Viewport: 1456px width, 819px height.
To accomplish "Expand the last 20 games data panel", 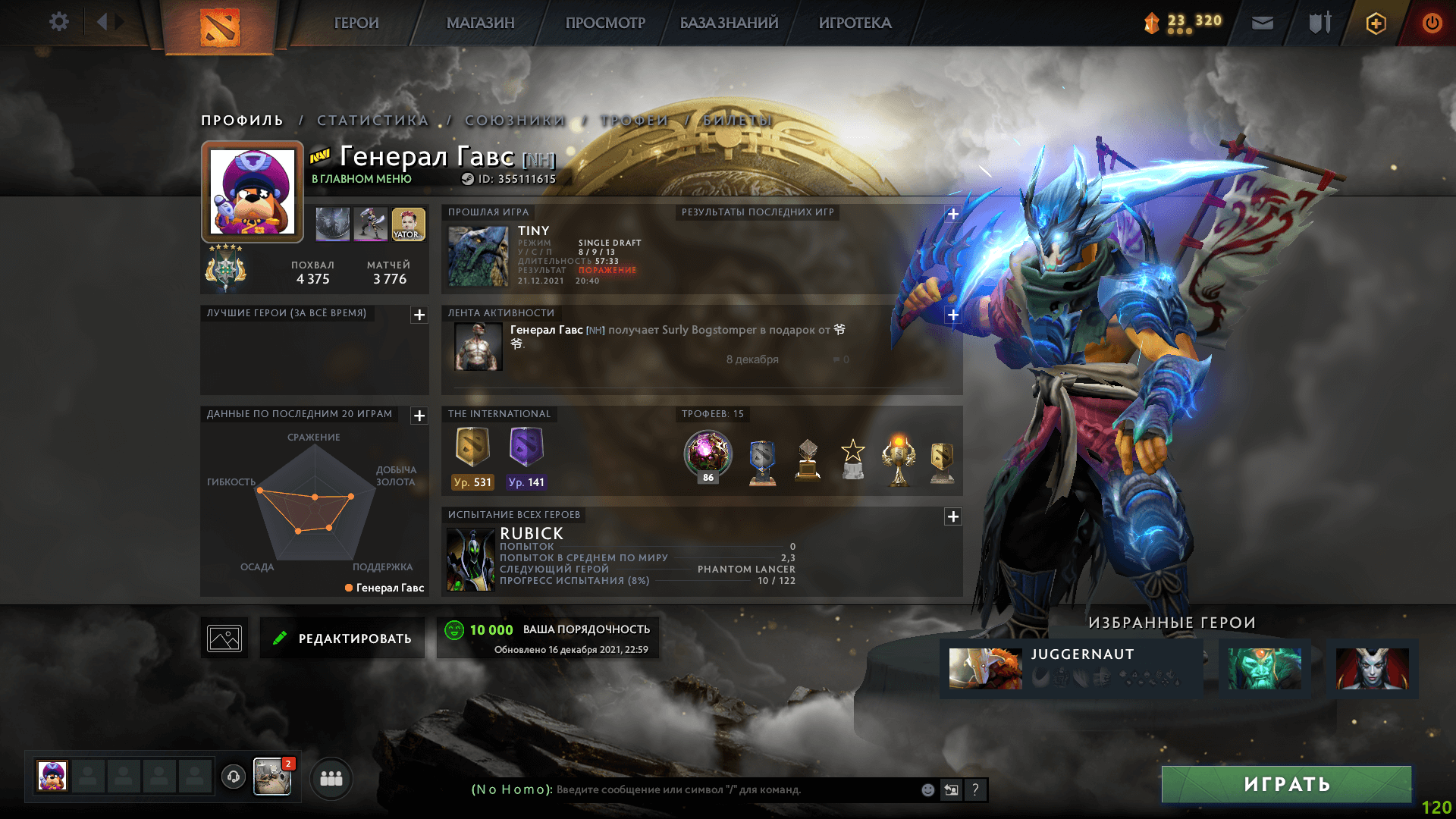I will [419, 416].
